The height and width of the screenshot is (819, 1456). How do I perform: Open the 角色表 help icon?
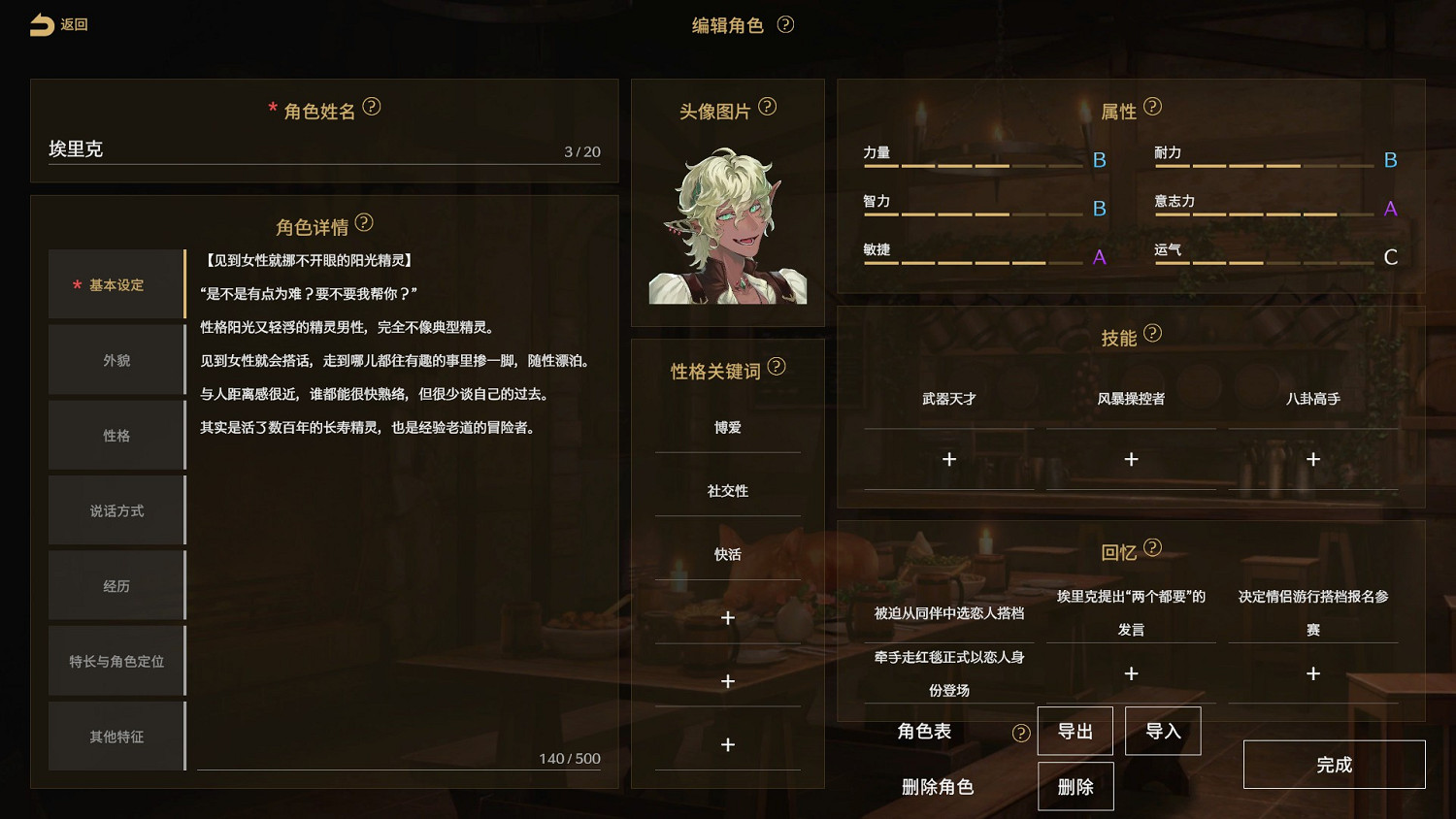[x=1020, y=733]
